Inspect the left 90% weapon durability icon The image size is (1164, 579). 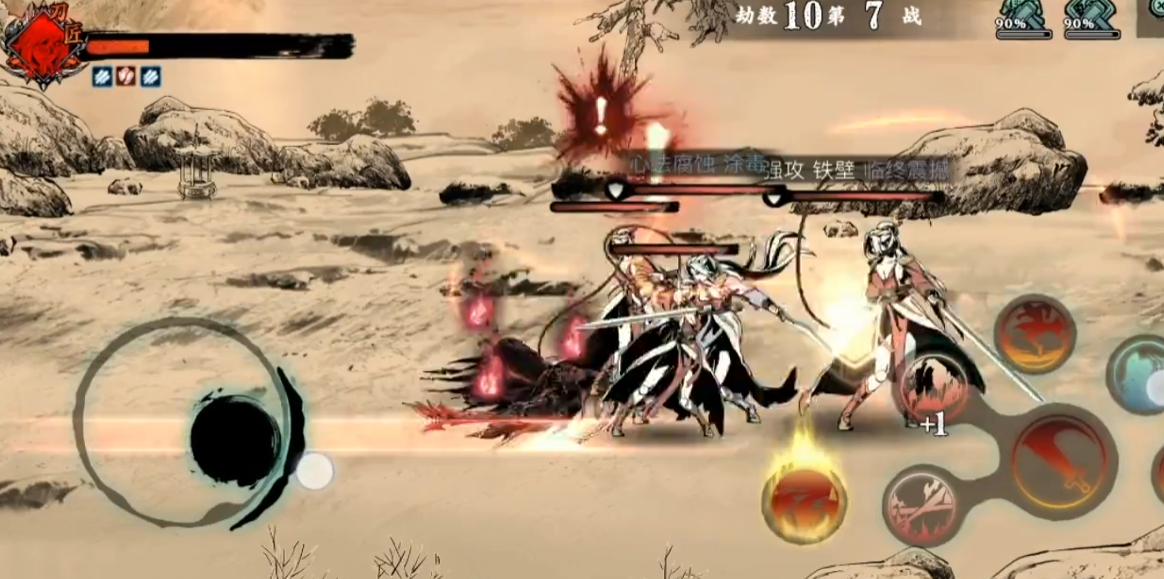point(1023,18)
